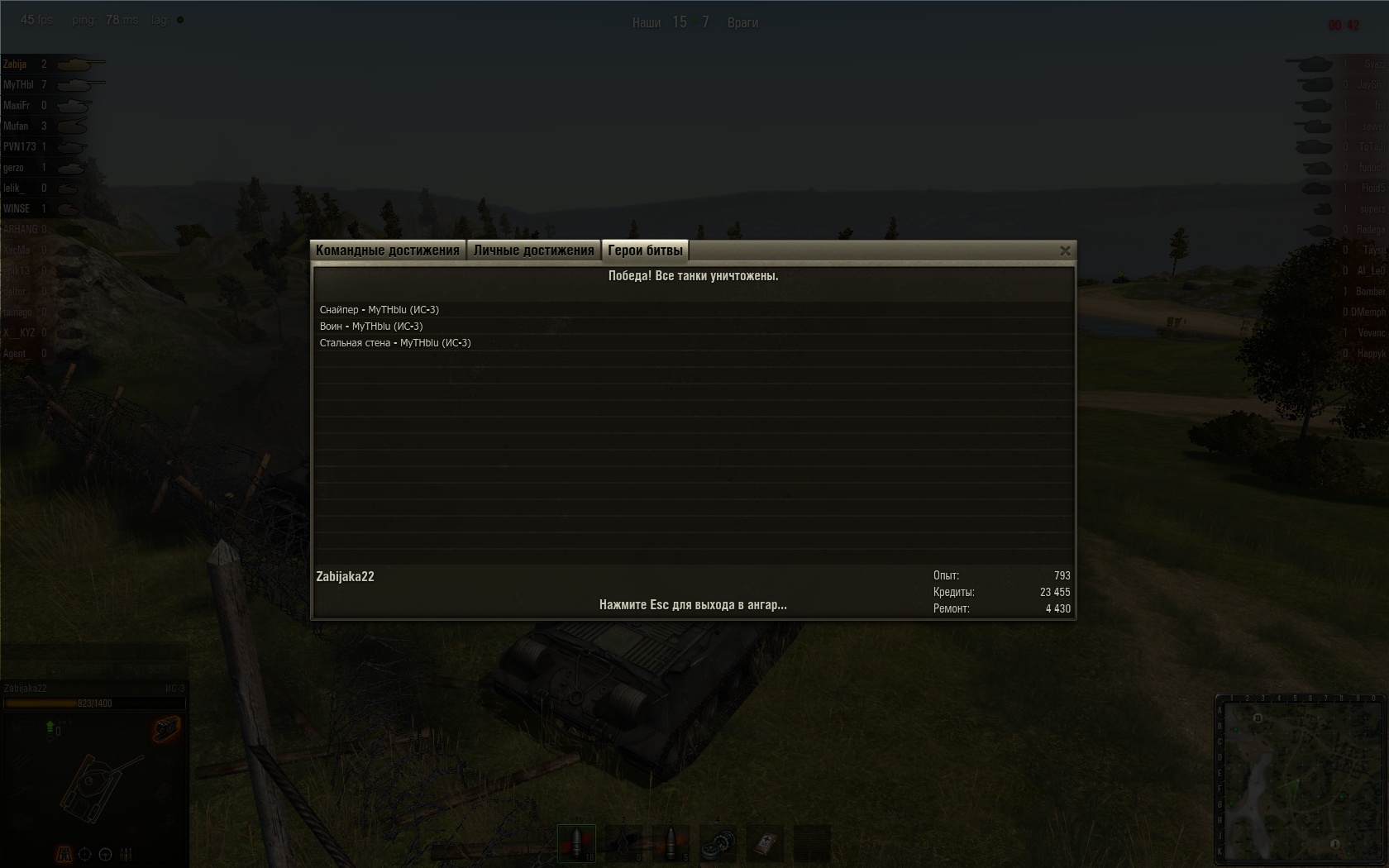Screen dimensions: 1389x868
Task: Open the Личные достижения tab
Action: tap(533, 250)
